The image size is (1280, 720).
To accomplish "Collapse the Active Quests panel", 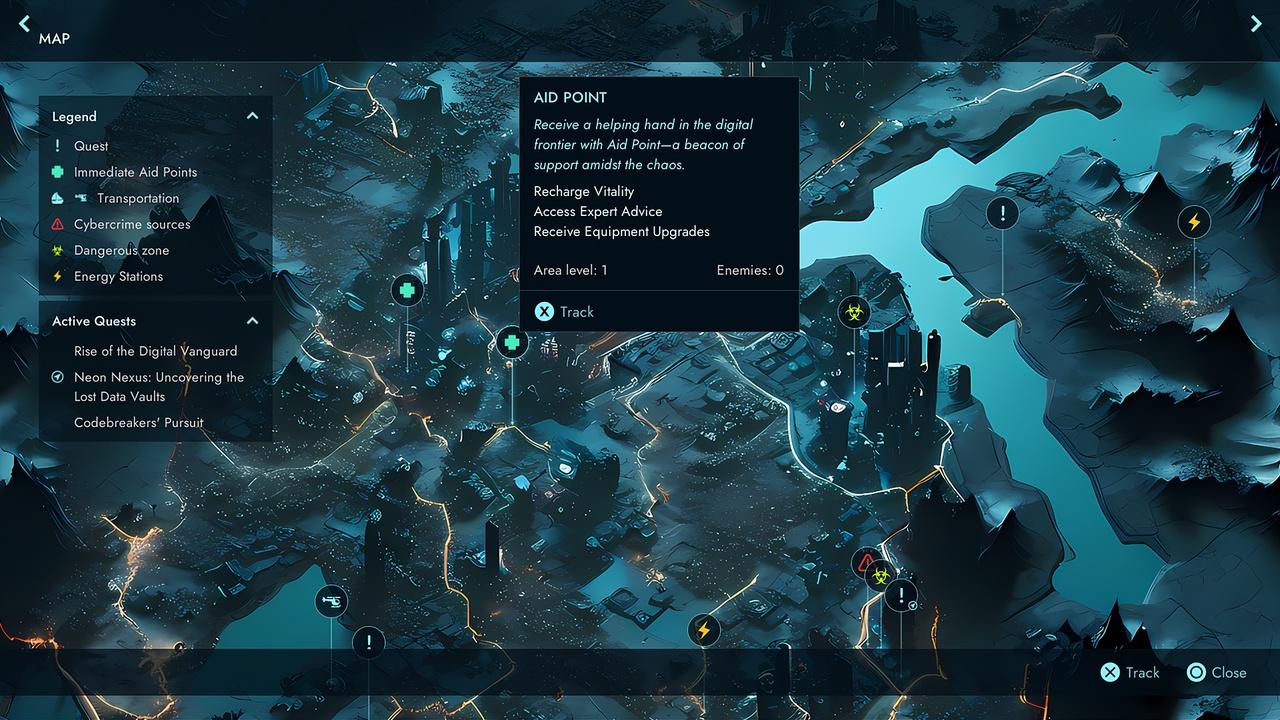I will point(252,321).
